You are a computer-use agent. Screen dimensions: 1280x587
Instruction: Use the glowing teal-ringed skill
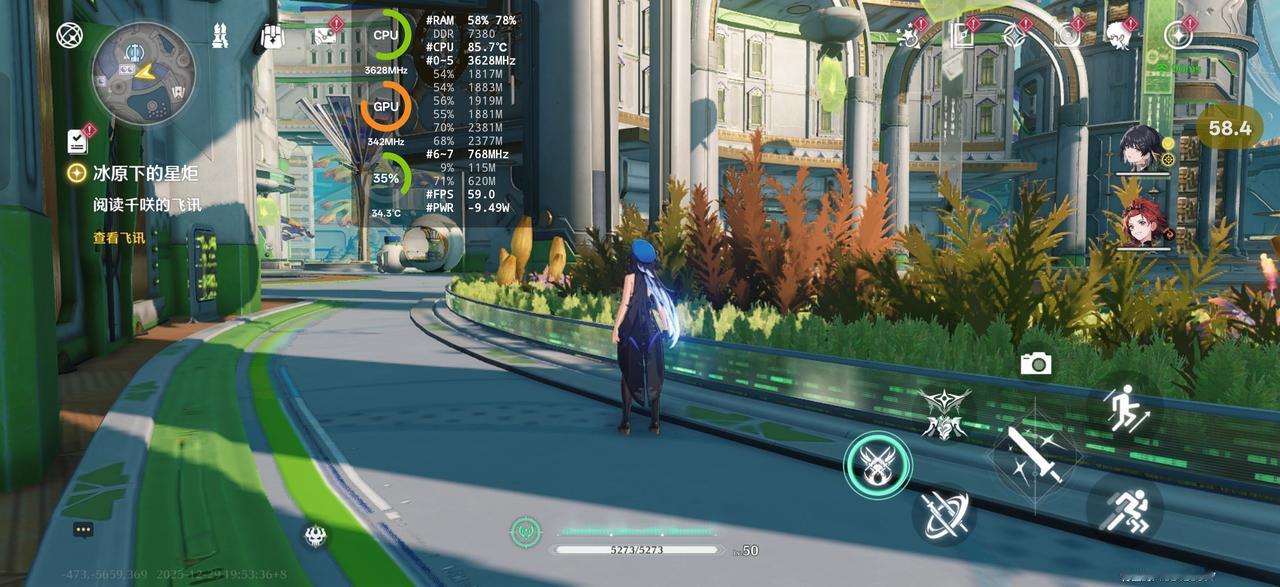pos(877,464)
